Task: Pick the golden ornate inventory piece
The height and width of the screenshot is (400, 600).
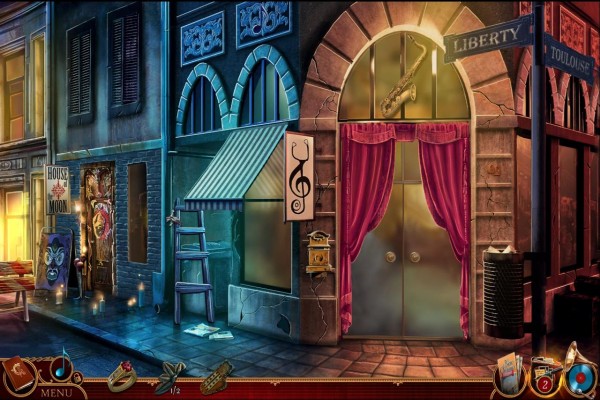Action: click(x=215, y=379)
